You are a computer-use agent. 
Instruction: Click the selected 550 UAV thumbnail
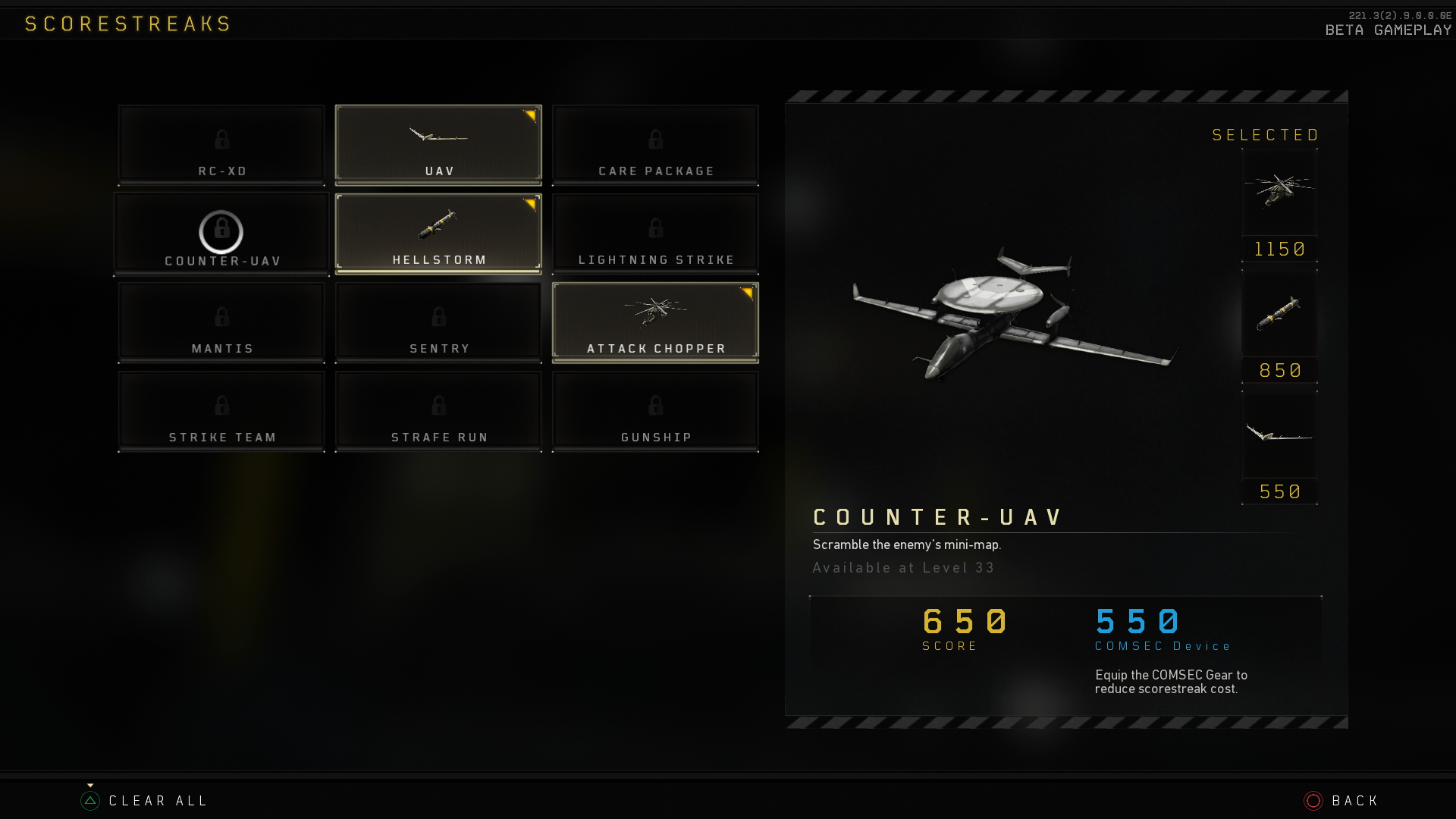point(1279,435)
